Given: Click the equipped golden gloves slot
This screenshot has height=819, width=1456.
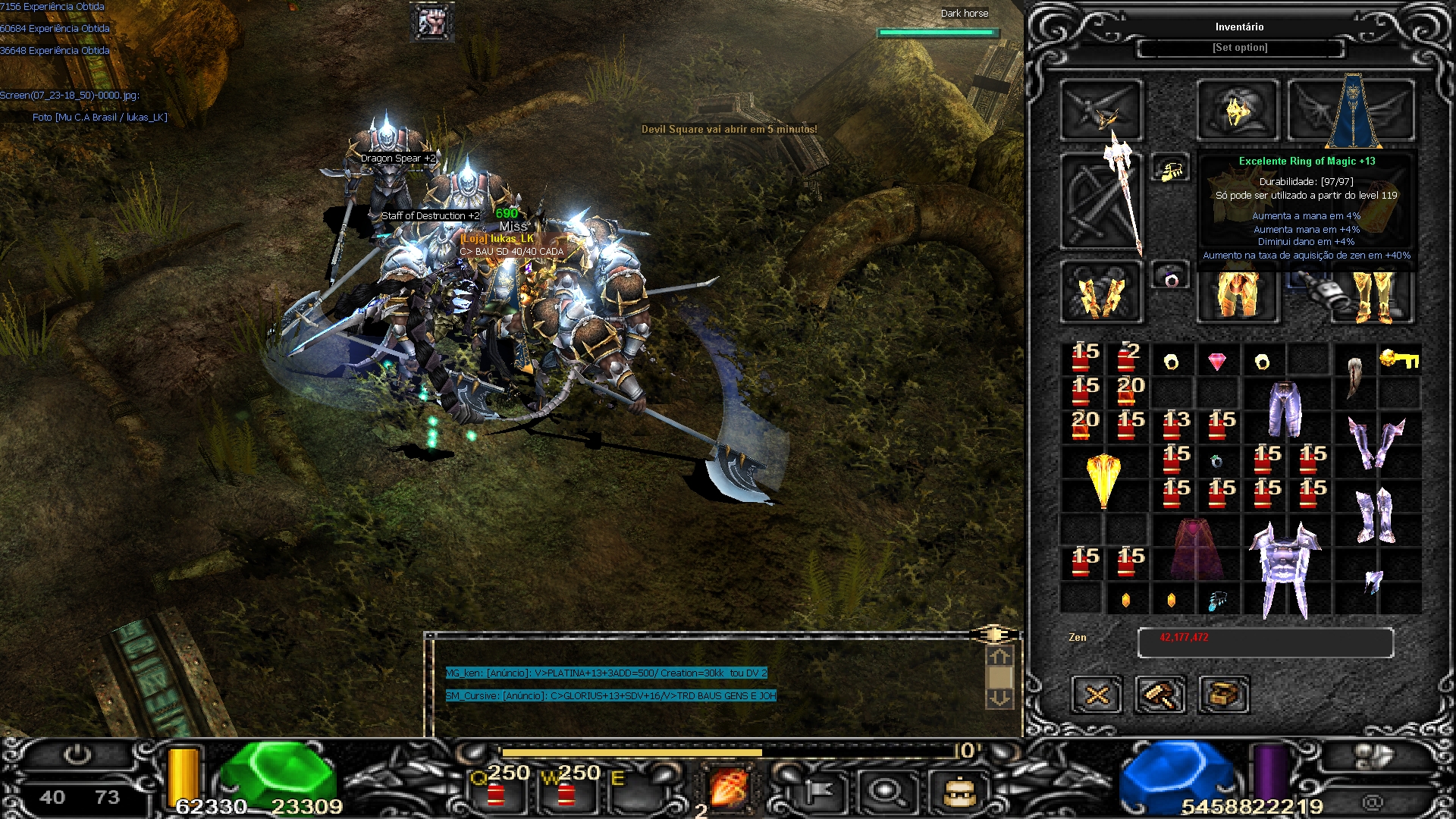Looking at the screenshot, I should pyautogui.click(x=1100, y=293).
